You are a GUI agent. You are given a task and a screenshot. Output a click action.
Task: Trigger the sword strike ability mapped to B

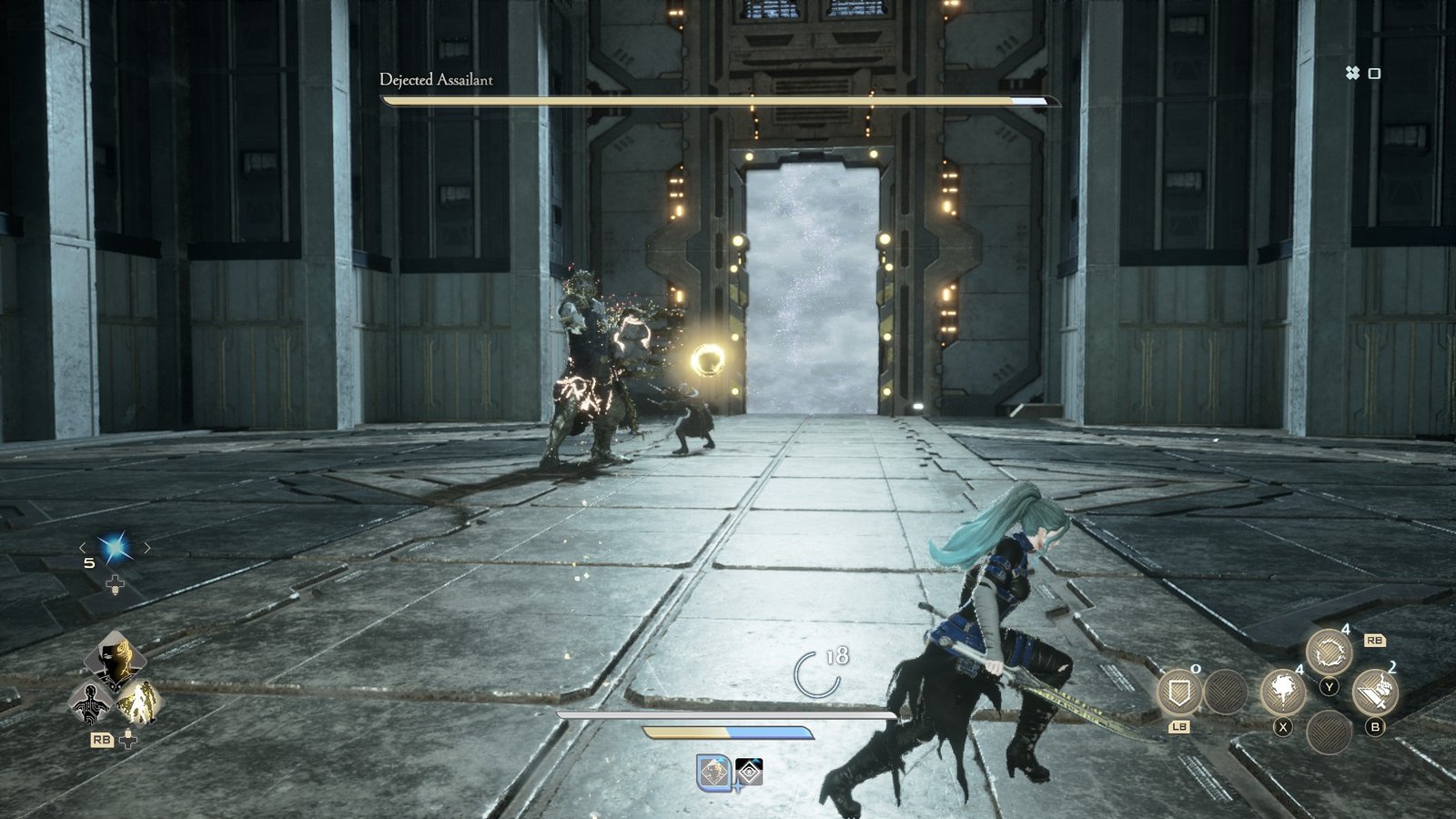[x=1378, y=692]
